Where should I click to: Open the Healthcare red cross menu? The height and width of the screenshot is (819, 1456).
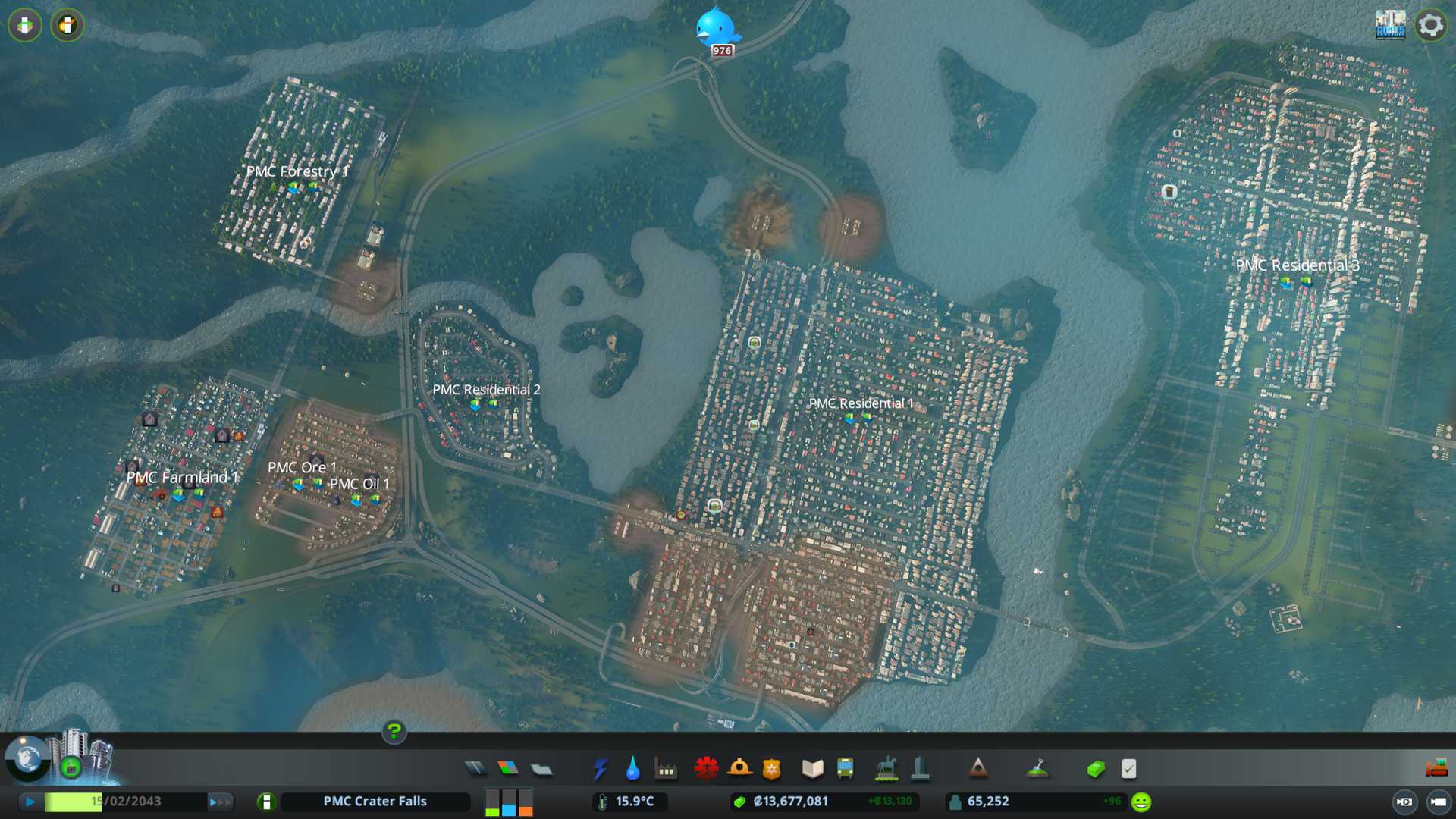click(706, 769)
